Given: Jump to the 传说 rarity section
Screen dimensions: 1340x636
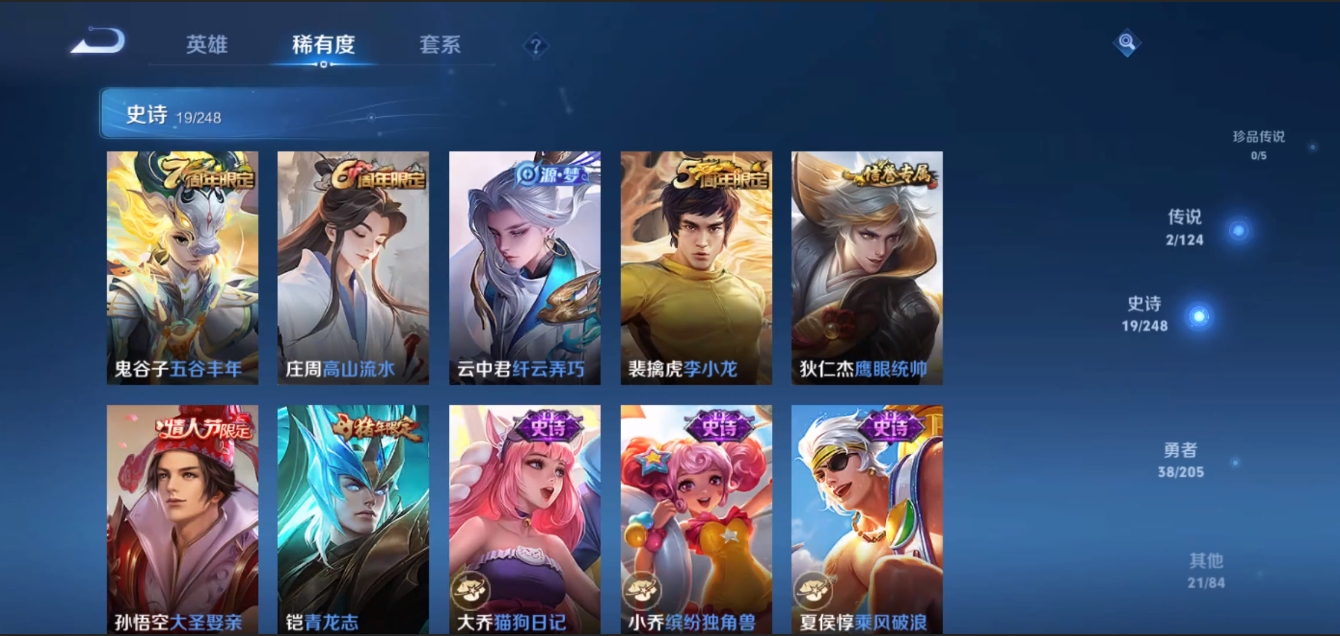Looking at the screenshot, I should tap(1186, 227).
